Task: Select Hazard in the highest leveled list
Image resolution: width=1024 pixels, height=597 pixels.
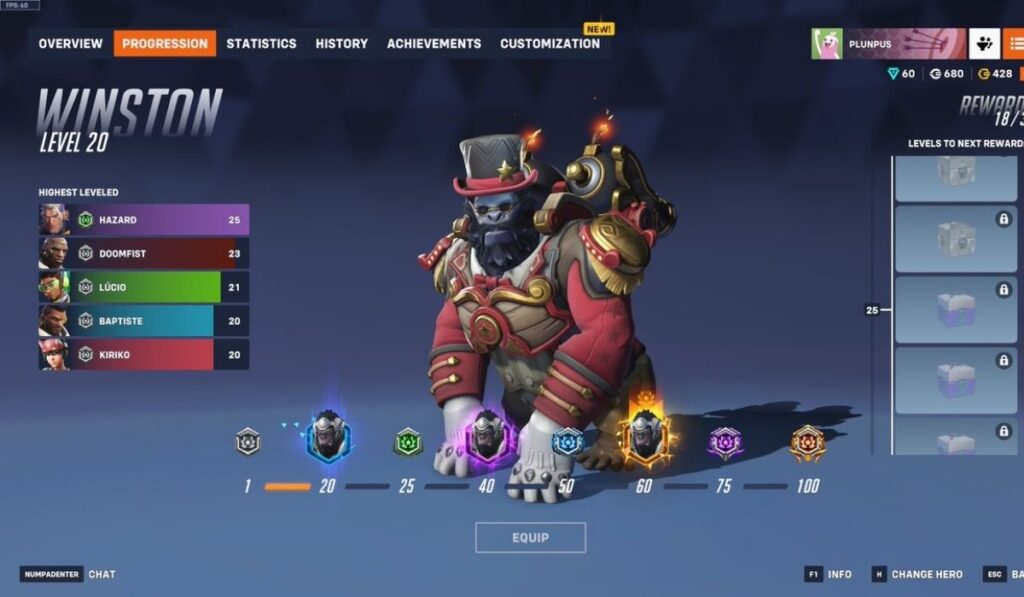Action: click(144, 219)
